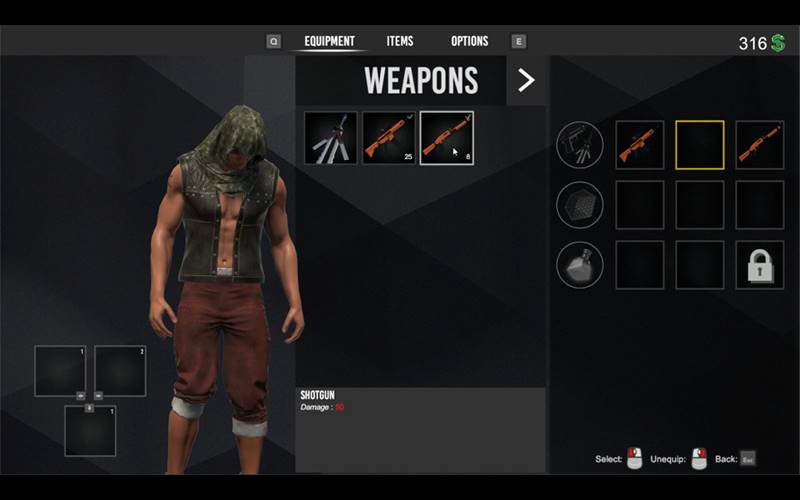
Task: Select the locked padlock slot
Action: [760, 265]
